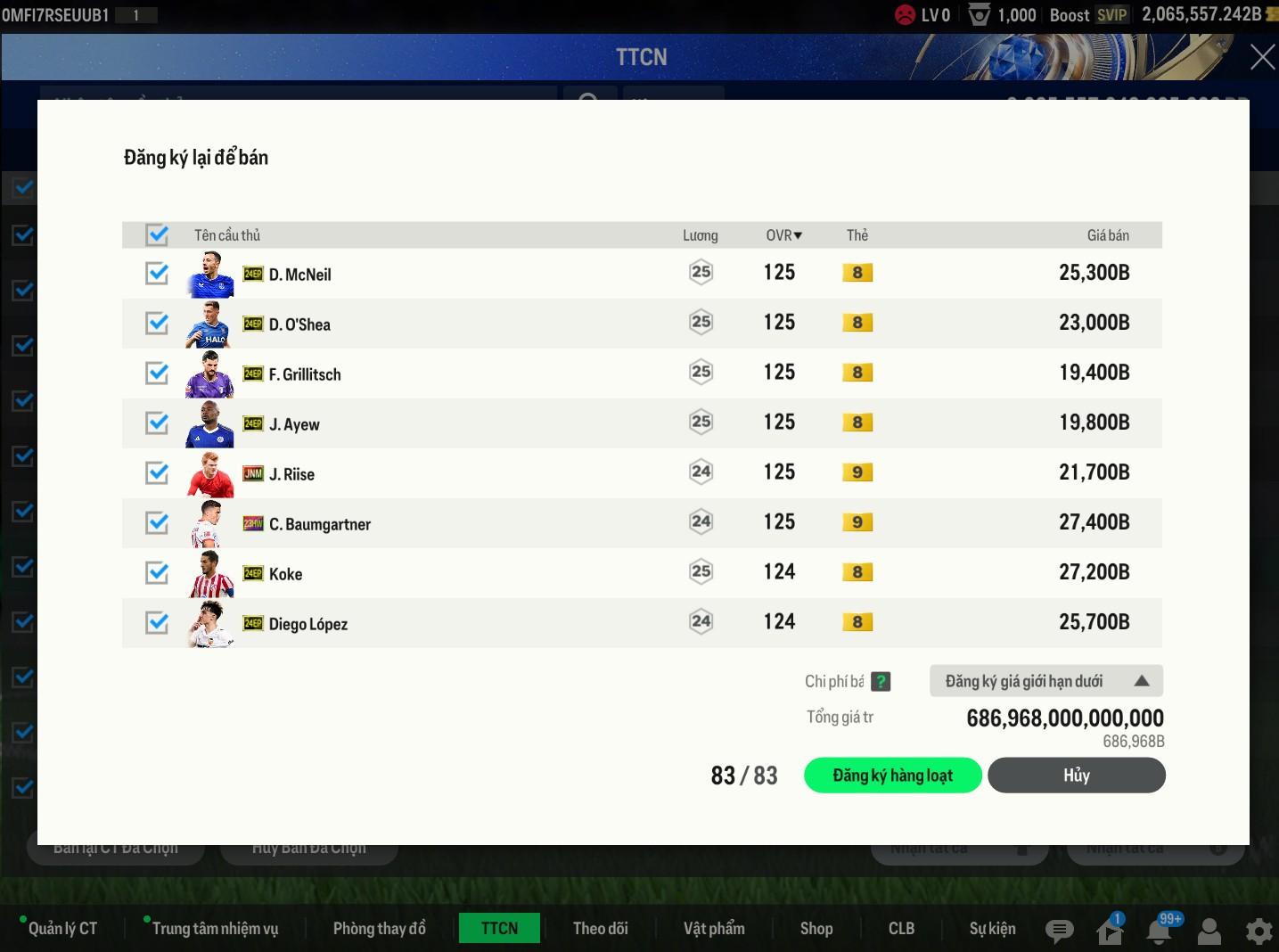
Task: Deselect the Diego López checkbox
Action: point(158,623)
